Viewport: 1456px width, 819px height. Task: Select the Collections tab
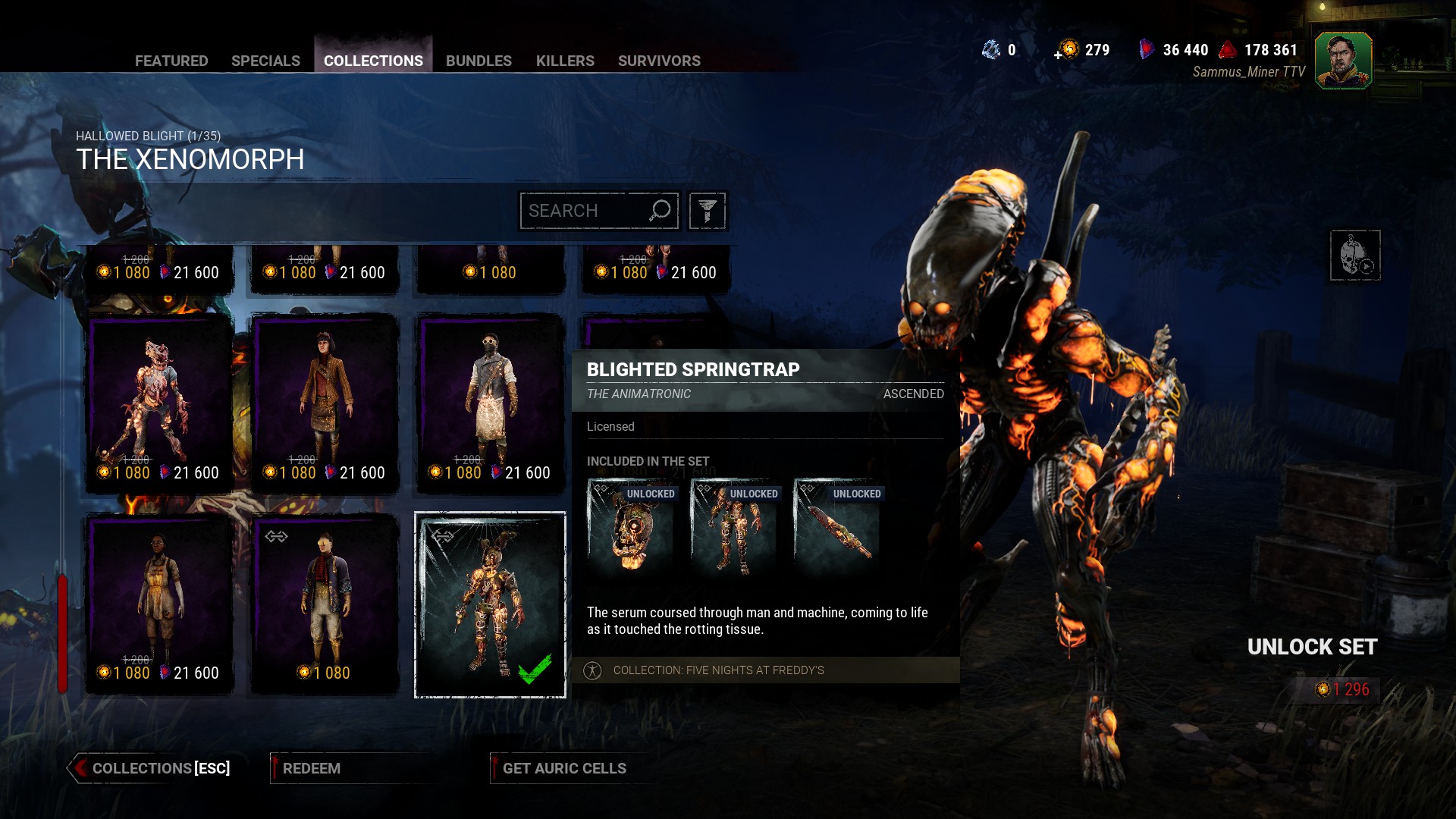pos(373,61)
